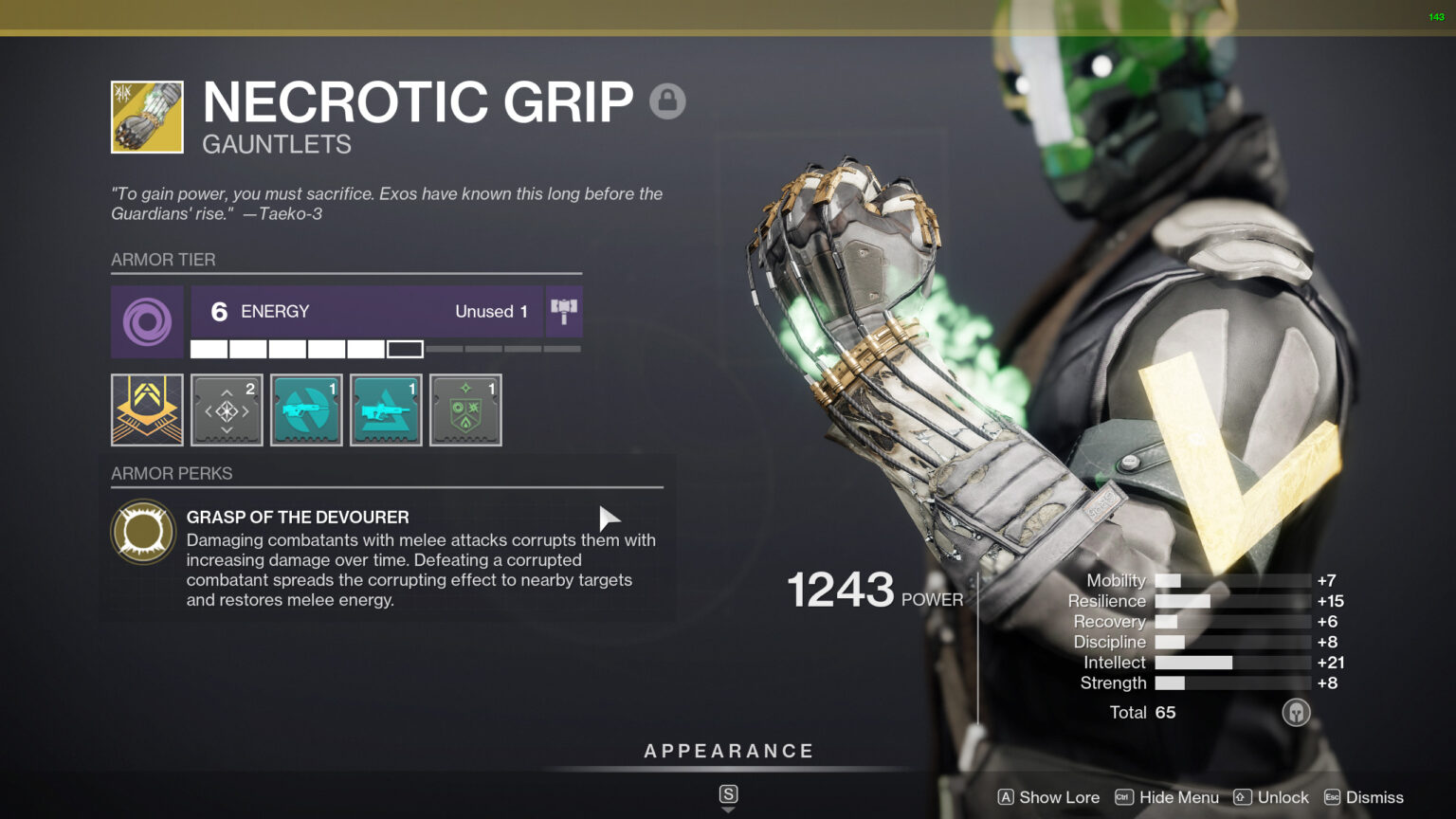Click the spartan helmet icon near Total stats
The height and width of the screenshot is (819, 1456).
click(1295, 712)
